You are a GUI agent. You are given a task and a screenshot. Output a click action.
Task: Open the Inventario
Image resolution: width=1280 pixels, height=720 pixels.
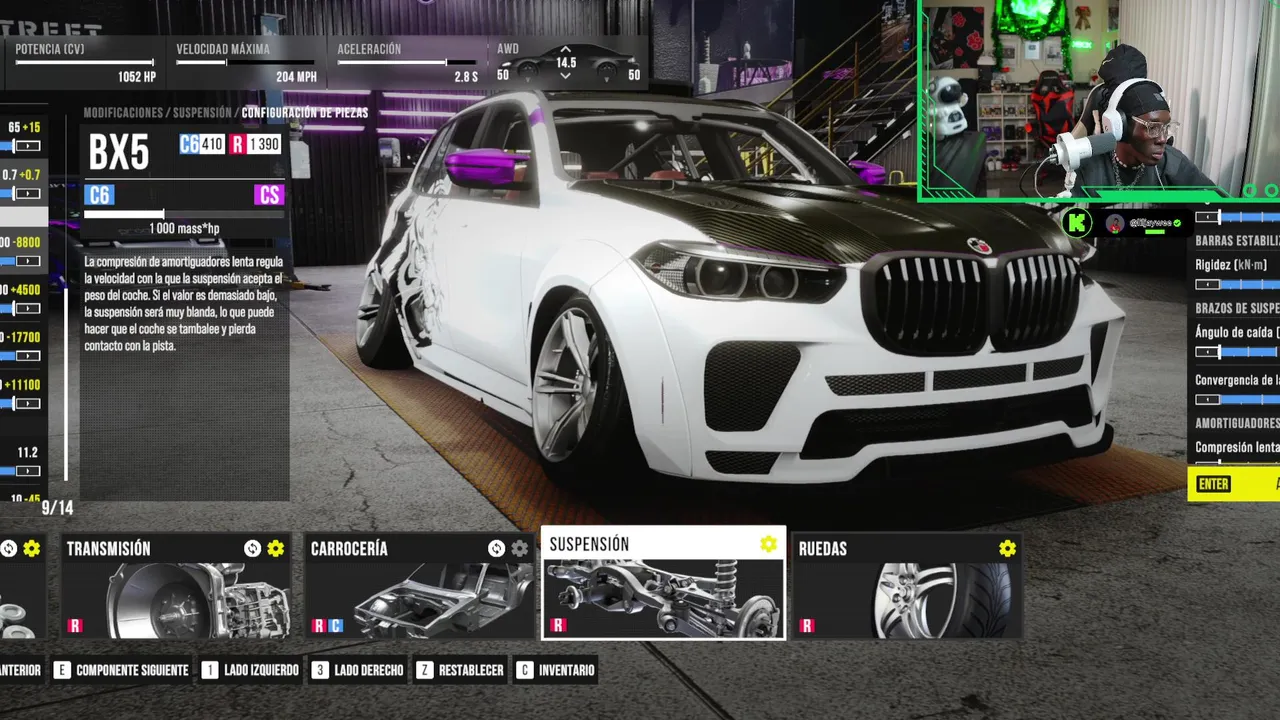[556, 670]
